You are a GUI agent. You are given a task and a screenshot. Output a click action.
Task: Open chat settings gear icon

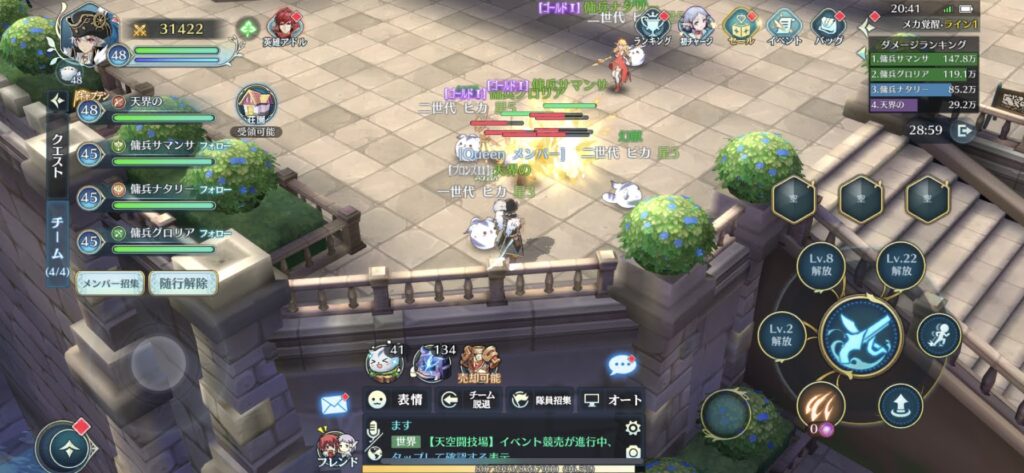(x=632, y=428)
